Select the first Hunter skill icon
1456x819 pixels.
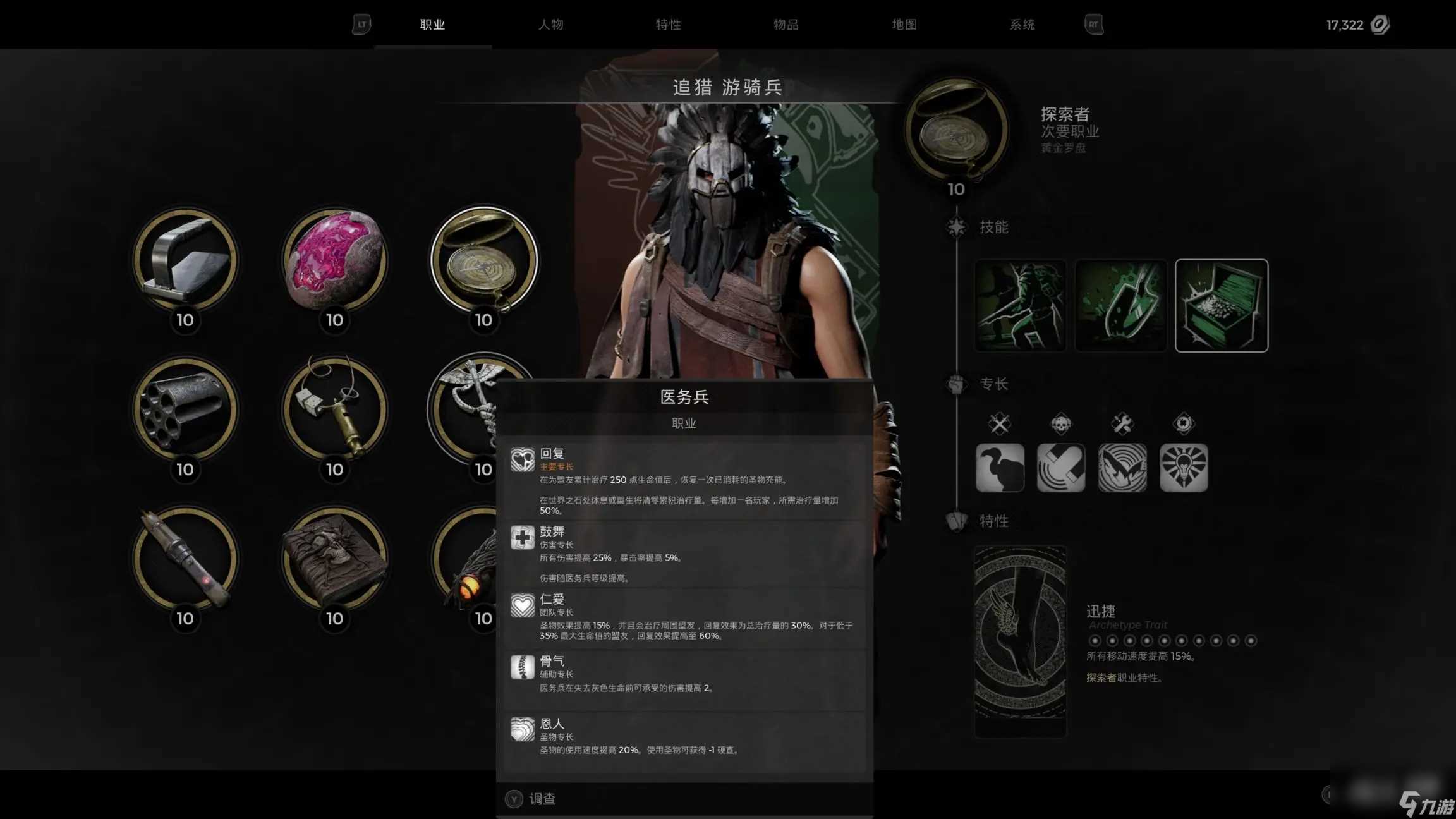point(1019,305)
